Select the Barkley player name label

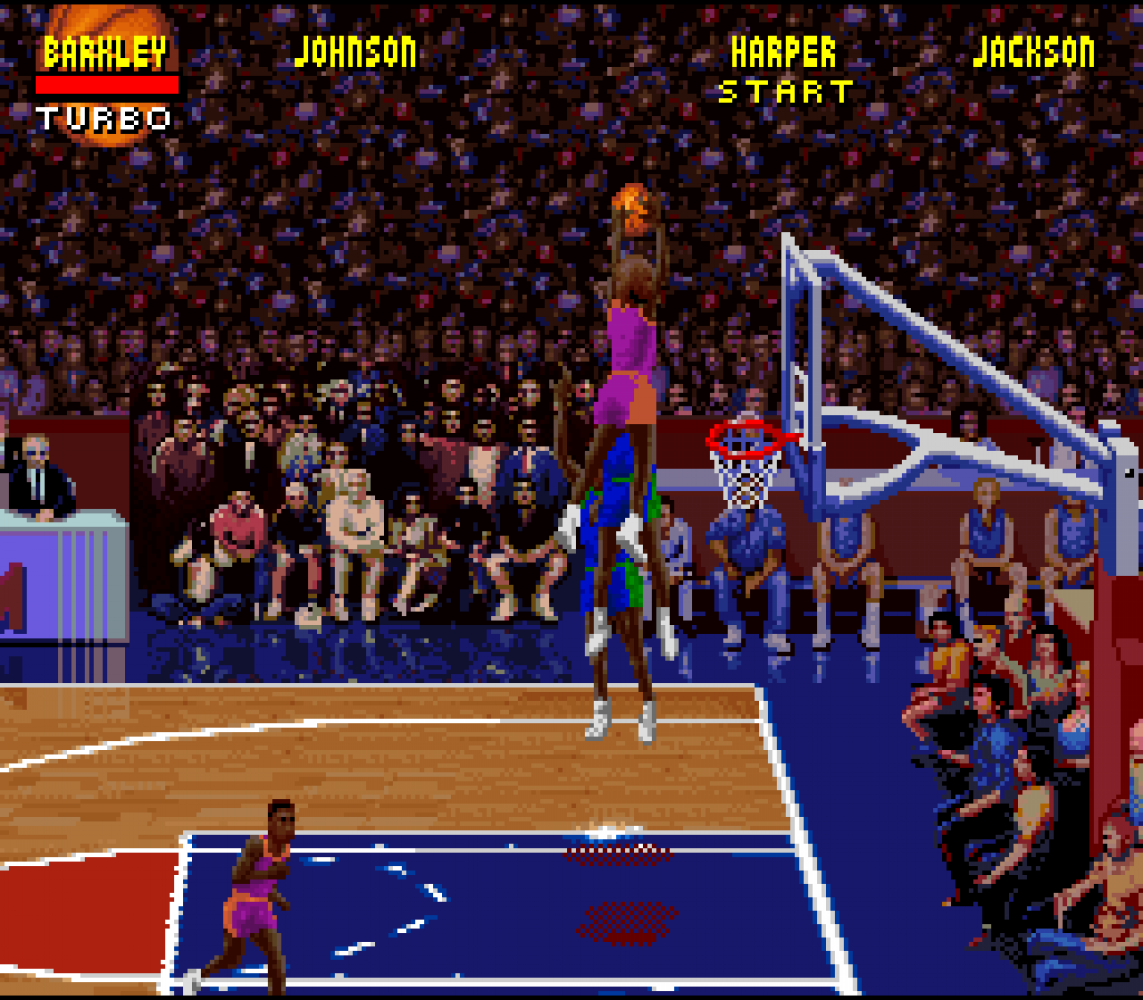click(x=105, y=53)
